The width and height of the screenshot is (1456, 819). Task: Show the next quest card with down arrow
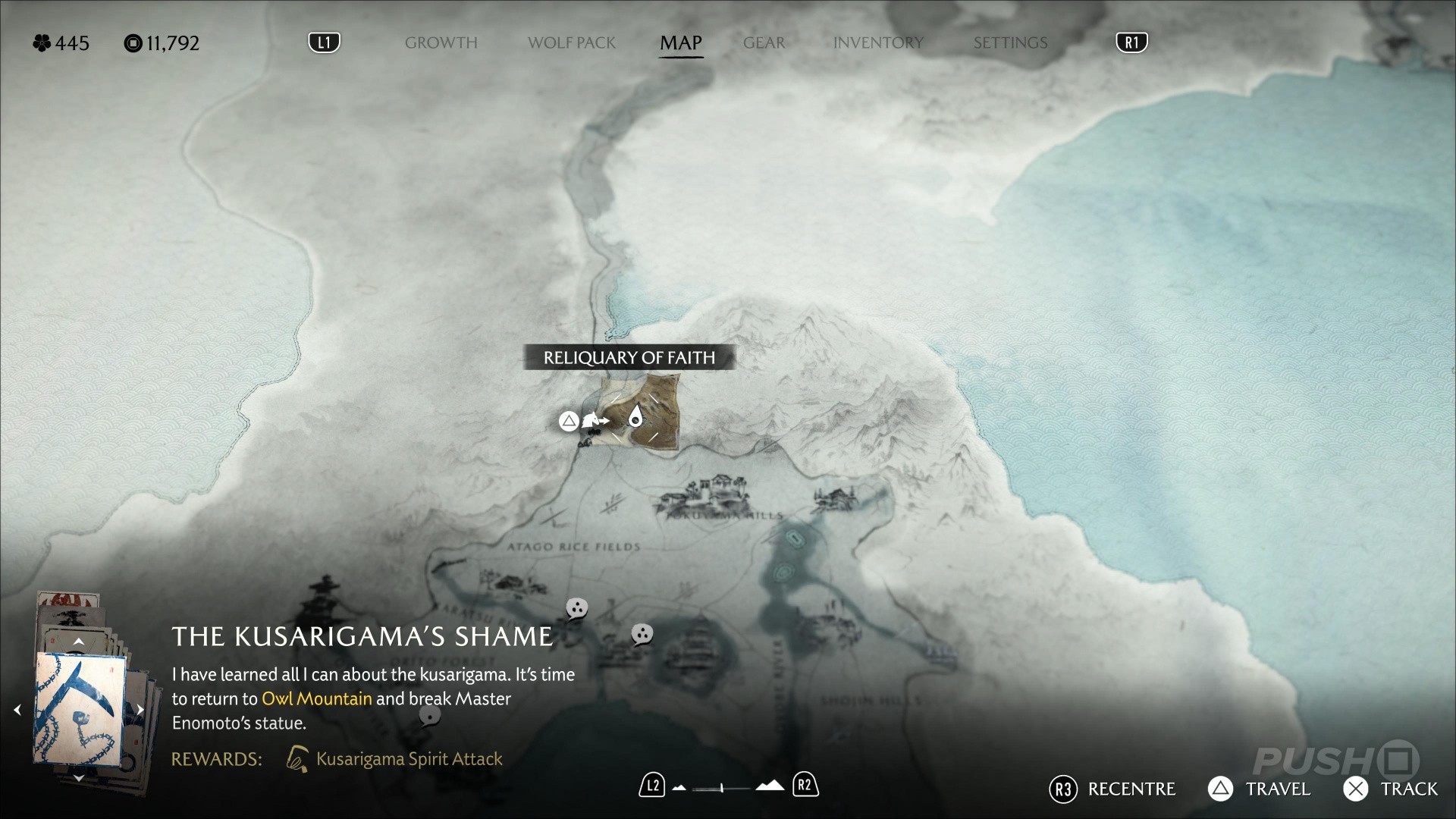click(78, 778)
